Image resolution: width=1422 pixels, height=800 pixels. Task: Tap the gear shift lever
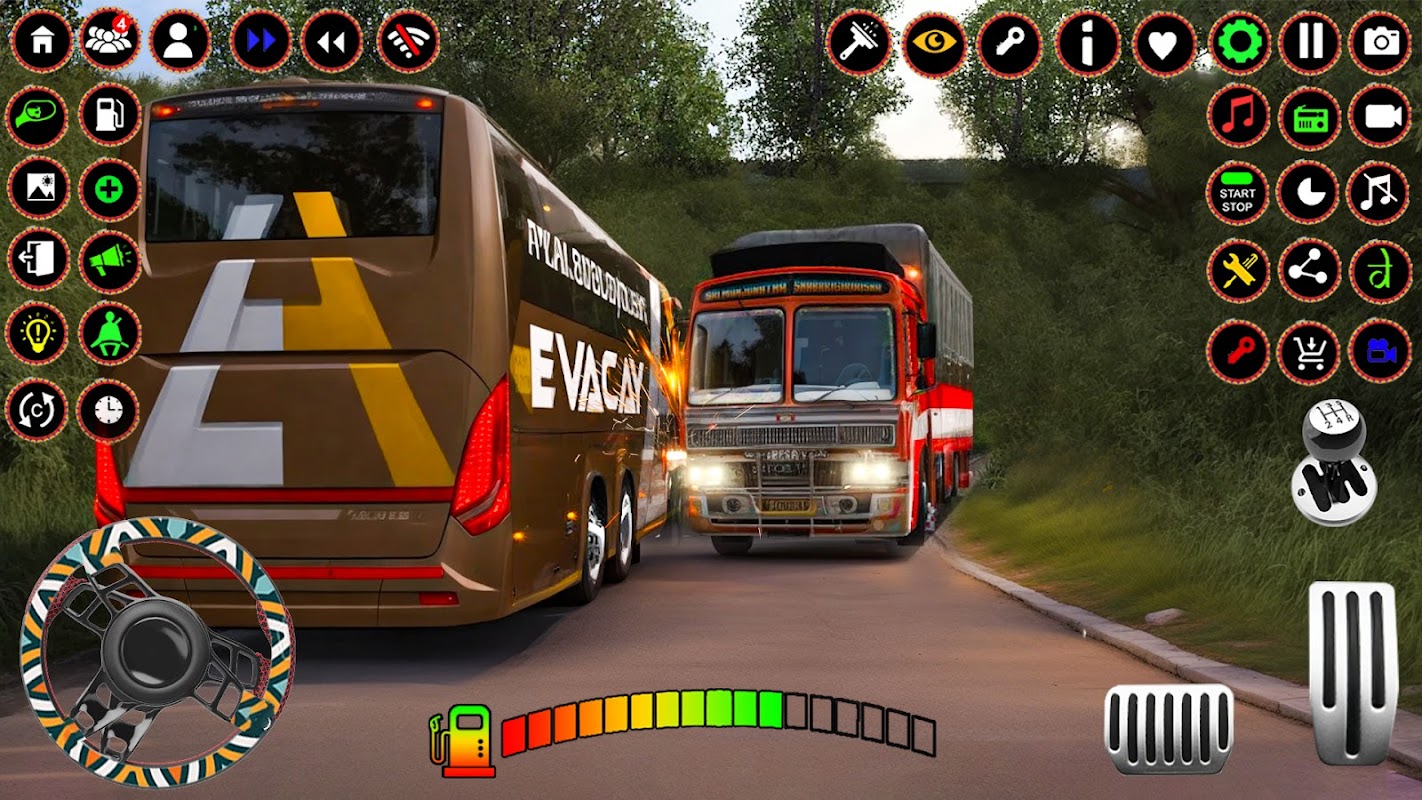[x=1334, y=460]
